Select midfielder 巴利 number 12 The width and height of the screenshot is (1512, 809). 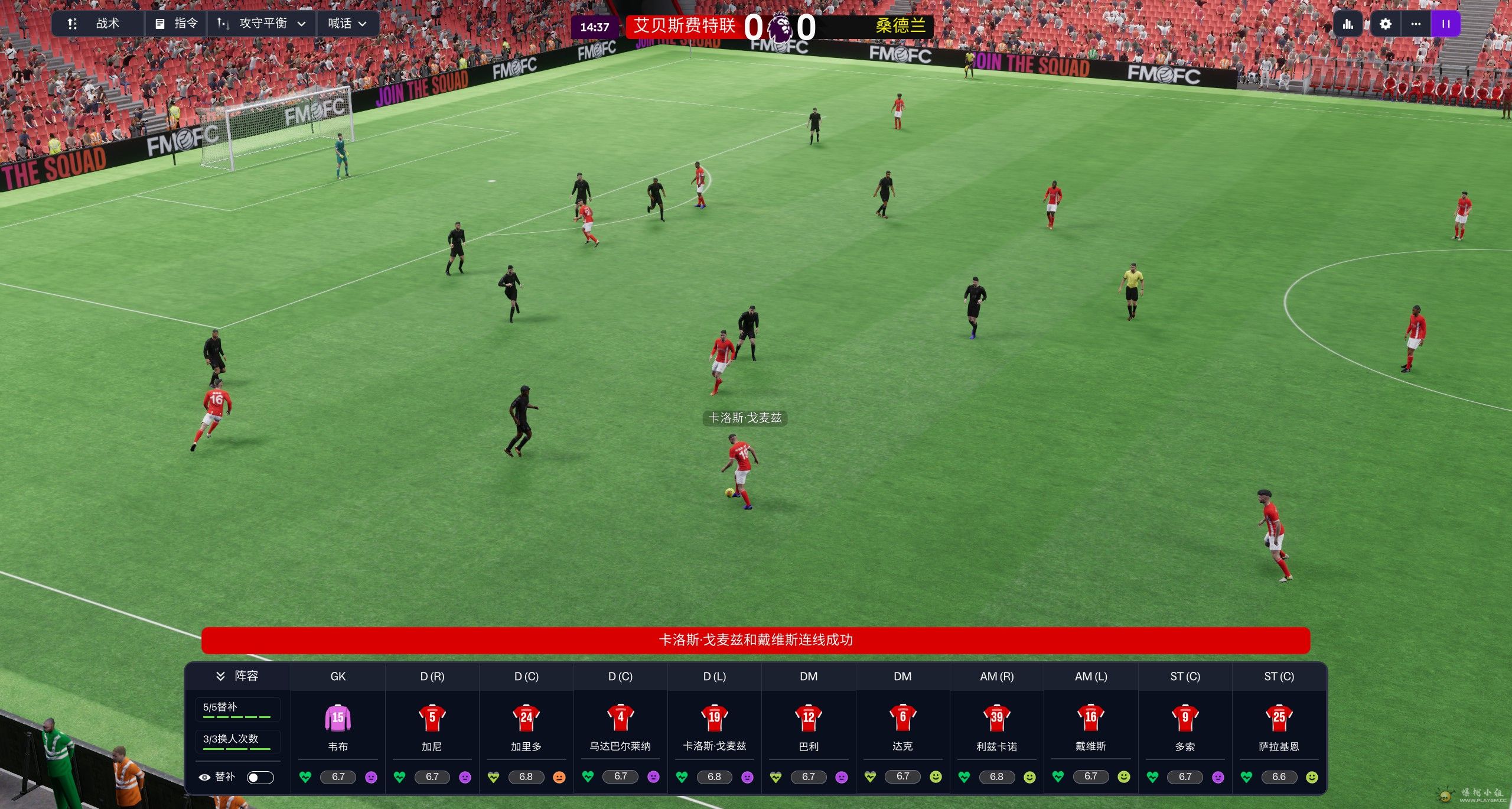coord(809,717)
